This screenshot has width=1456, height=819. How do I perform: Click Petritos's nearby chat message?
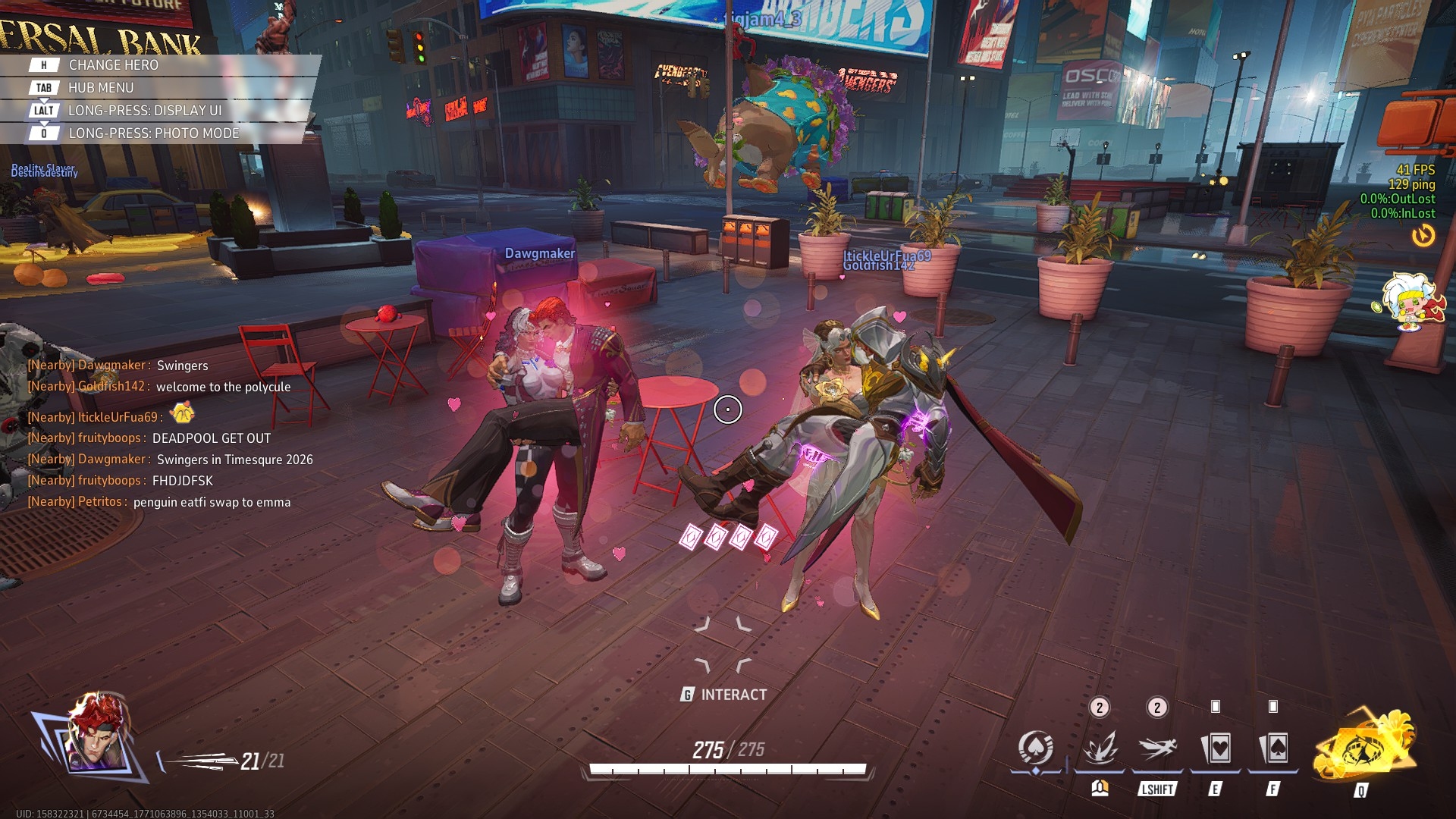(x=159, y=502)
